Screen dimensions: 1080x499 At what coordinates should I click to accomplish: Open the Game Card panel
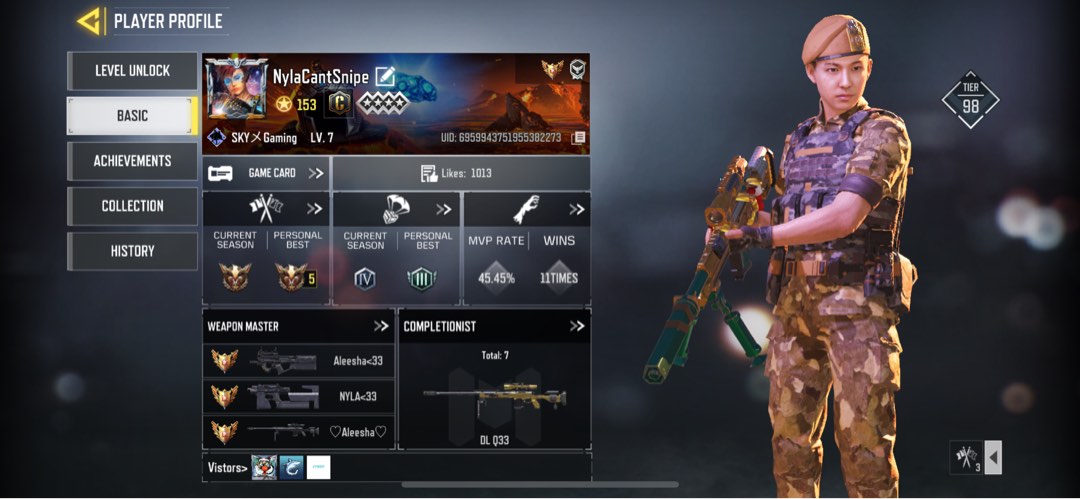point(266,173)
